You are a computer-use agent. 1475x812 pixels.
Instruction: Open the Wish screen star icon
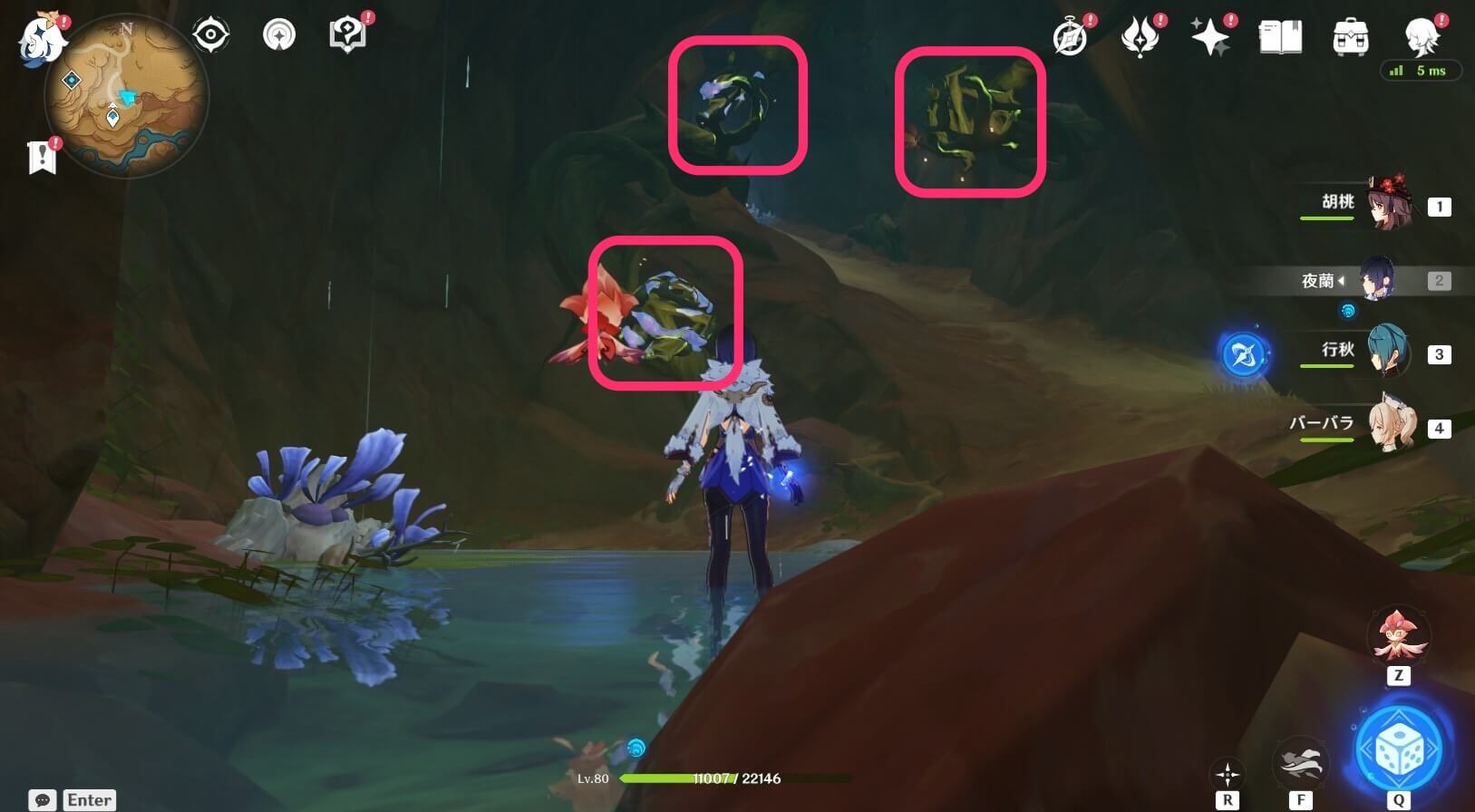pos(1211,36)
